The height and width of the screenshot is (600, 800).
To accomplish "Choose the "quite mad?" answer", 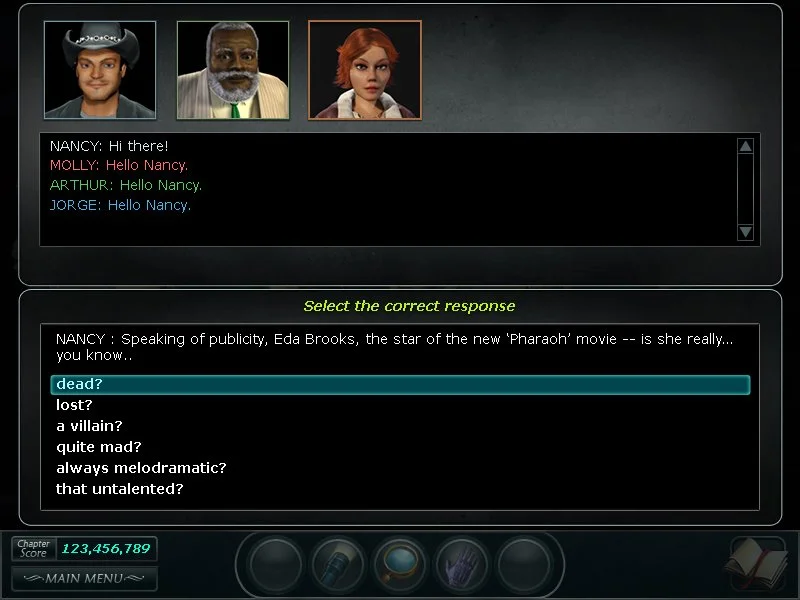I will pos(98,447).
